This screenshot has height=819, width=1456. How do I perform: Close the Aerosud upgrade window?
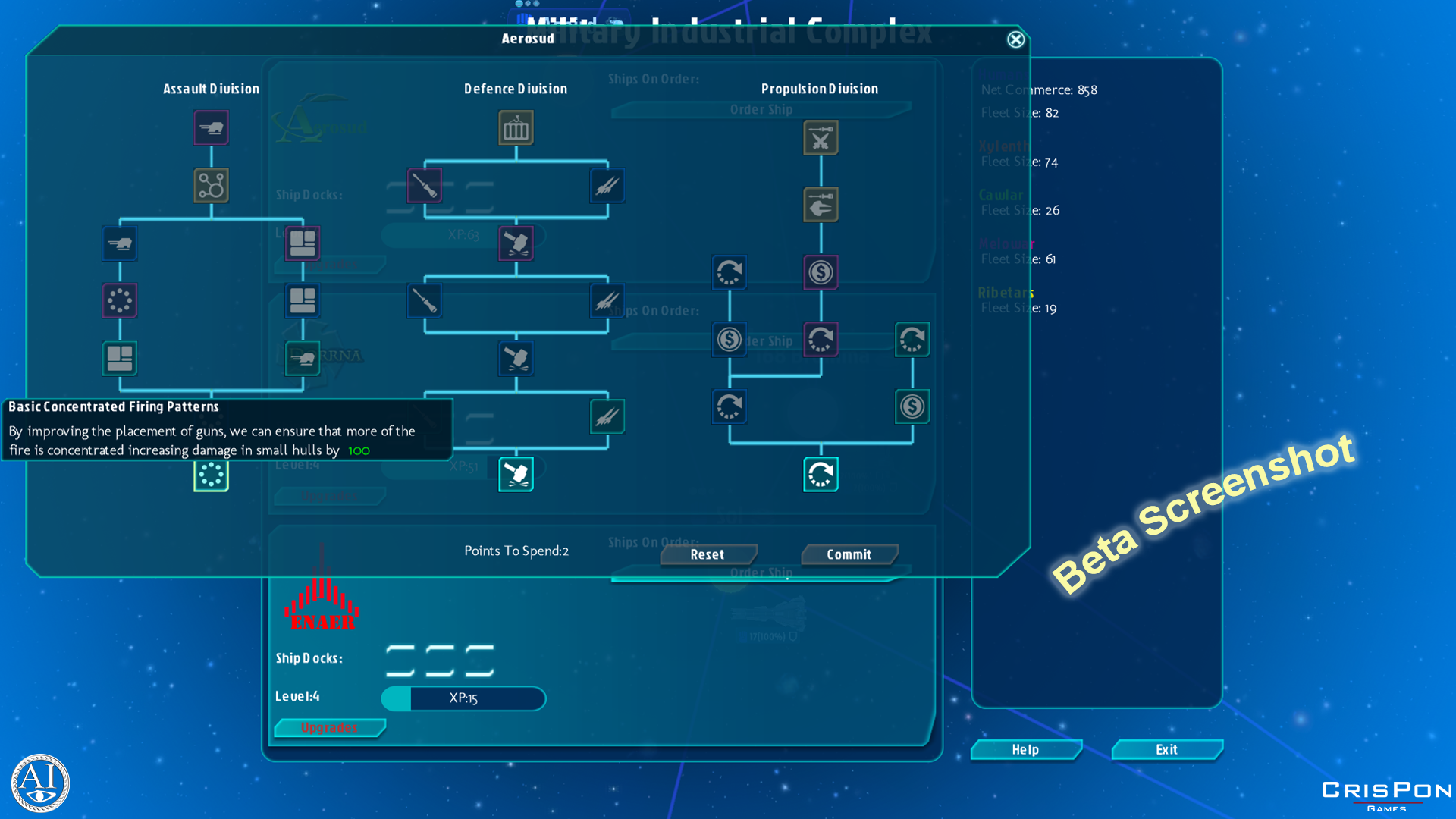coord(1015,39)
